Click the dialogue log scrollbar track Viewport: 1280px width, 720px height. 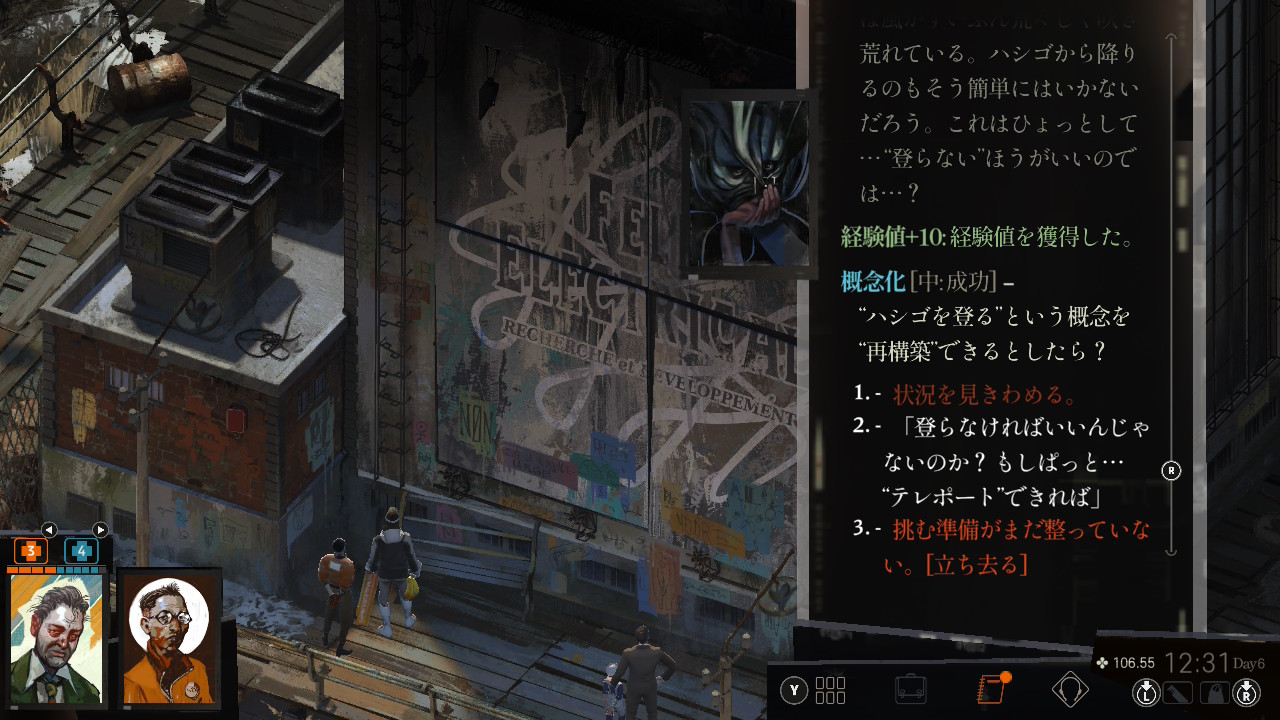(x=1171, y=300)
